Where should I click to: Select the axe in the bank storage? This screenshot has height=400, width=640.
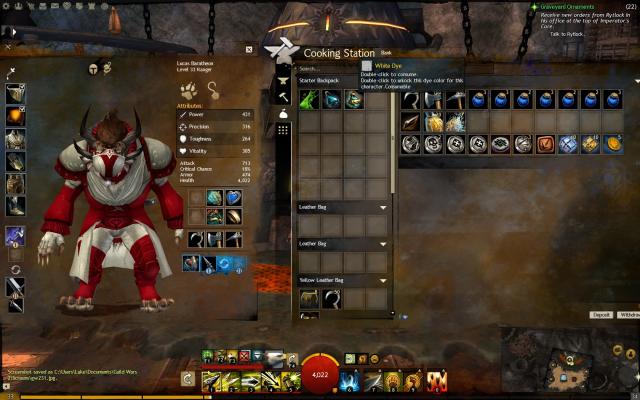432,99
